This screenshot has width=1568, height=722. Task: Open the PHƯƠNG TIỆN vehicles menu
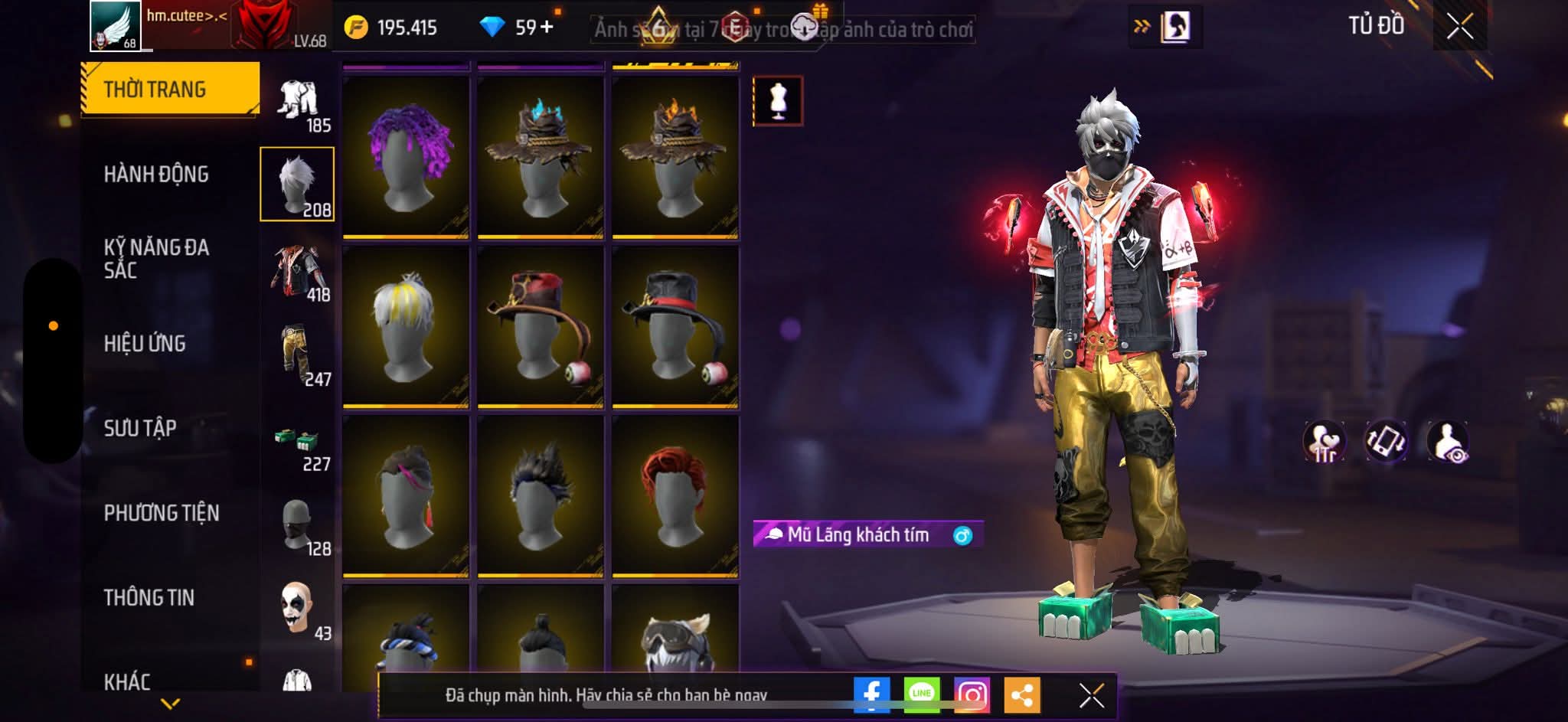point(162,513)
